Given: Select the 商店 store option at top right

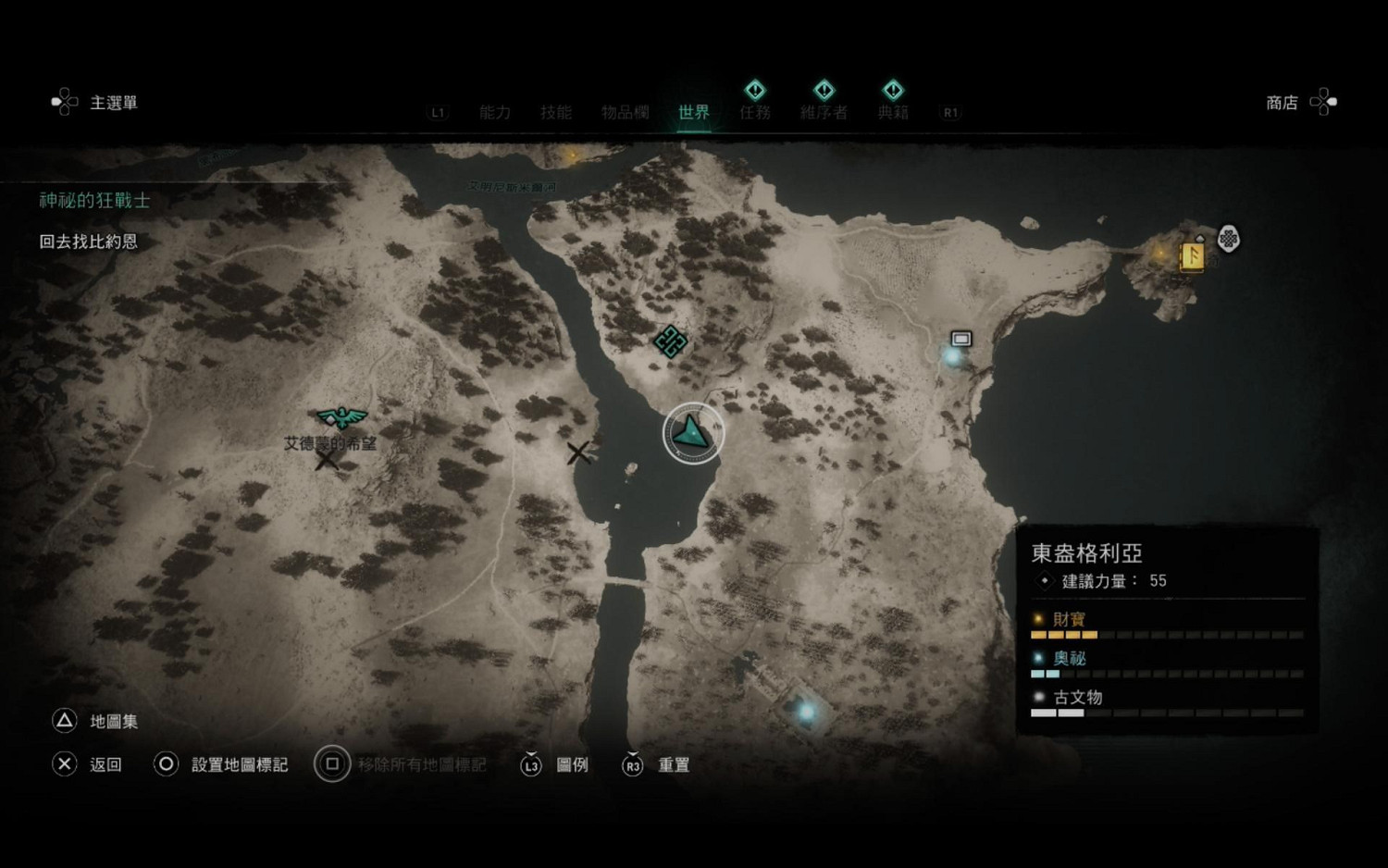Looking at the screenshot, I should point(1283,103).
